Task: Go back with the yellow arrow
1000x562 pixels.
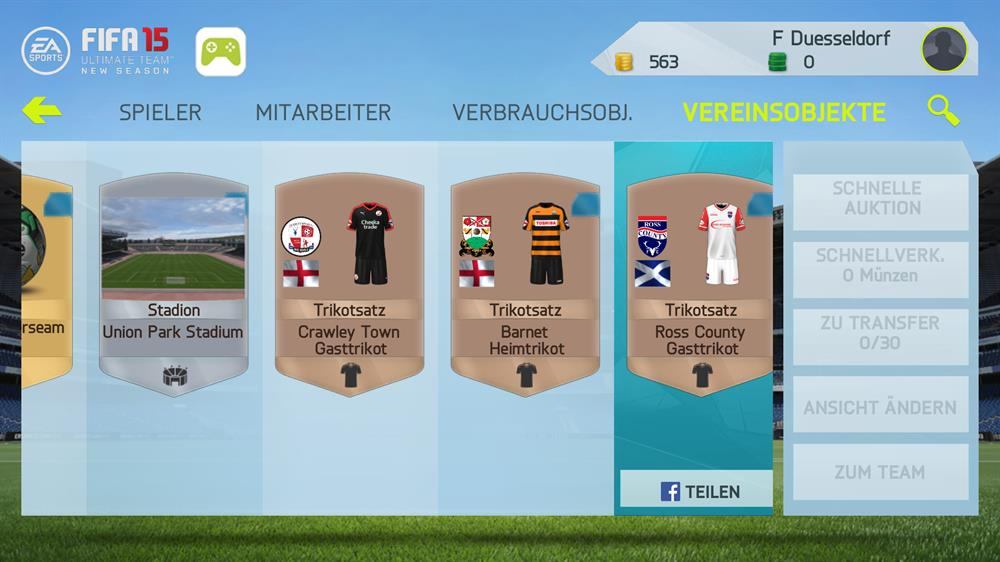Action: tap(41, 110)
